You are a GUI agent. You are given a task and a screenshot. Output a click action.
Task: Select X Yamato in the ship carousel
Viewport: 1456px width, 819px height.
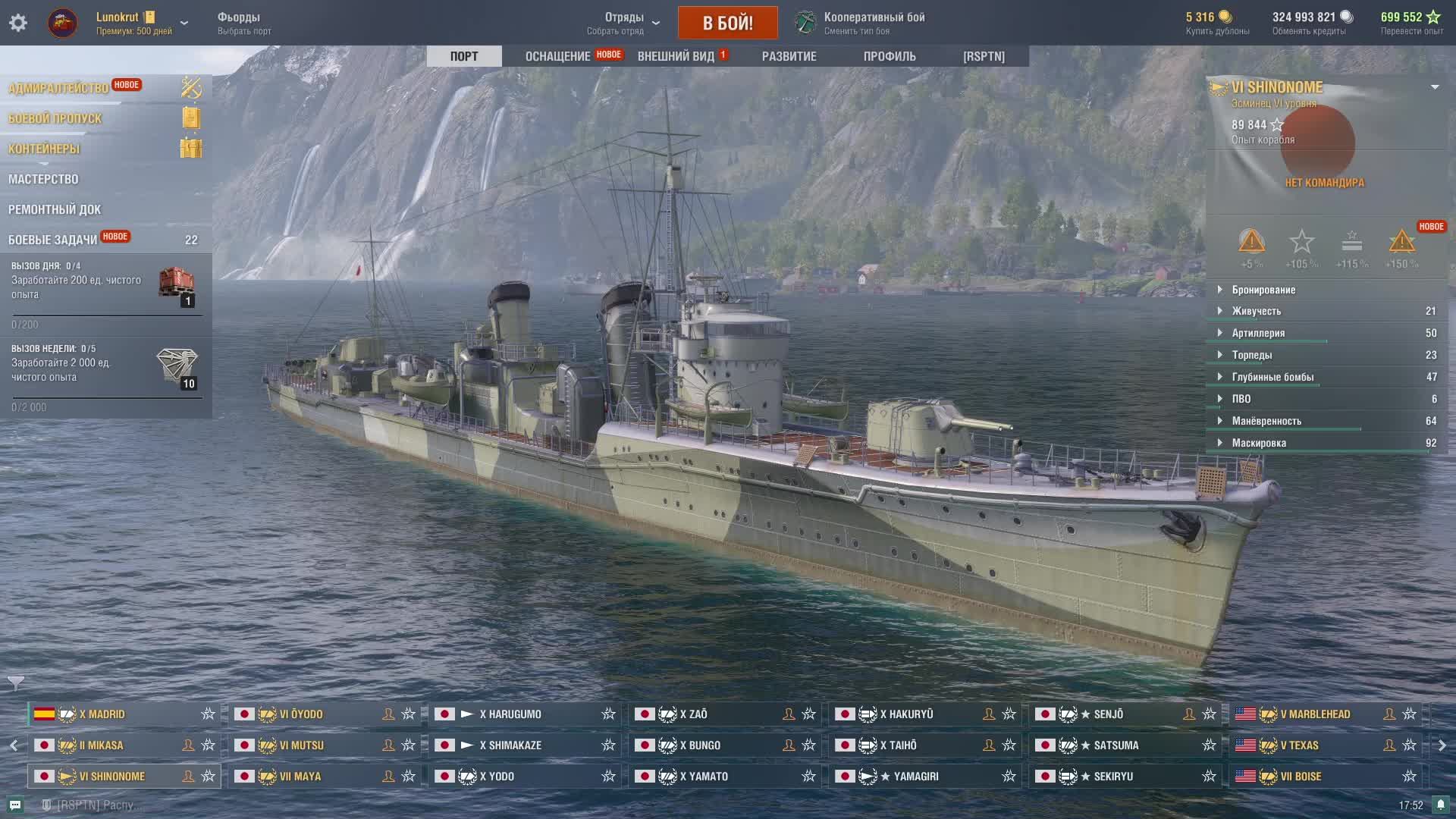coord(704,777)
